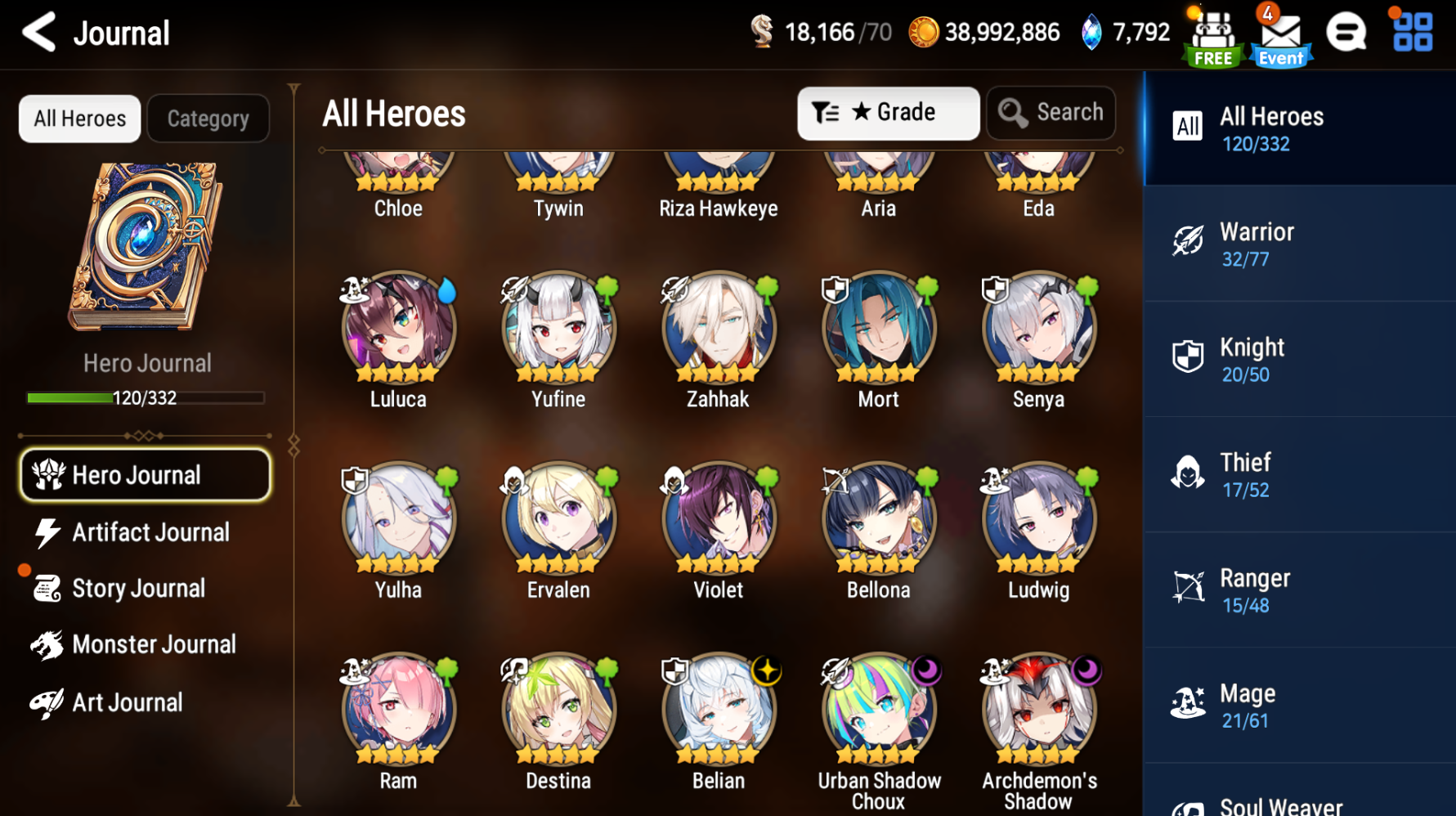Click the back arrow beside Journal
1456x816 pixels.
tap(38, 33)
